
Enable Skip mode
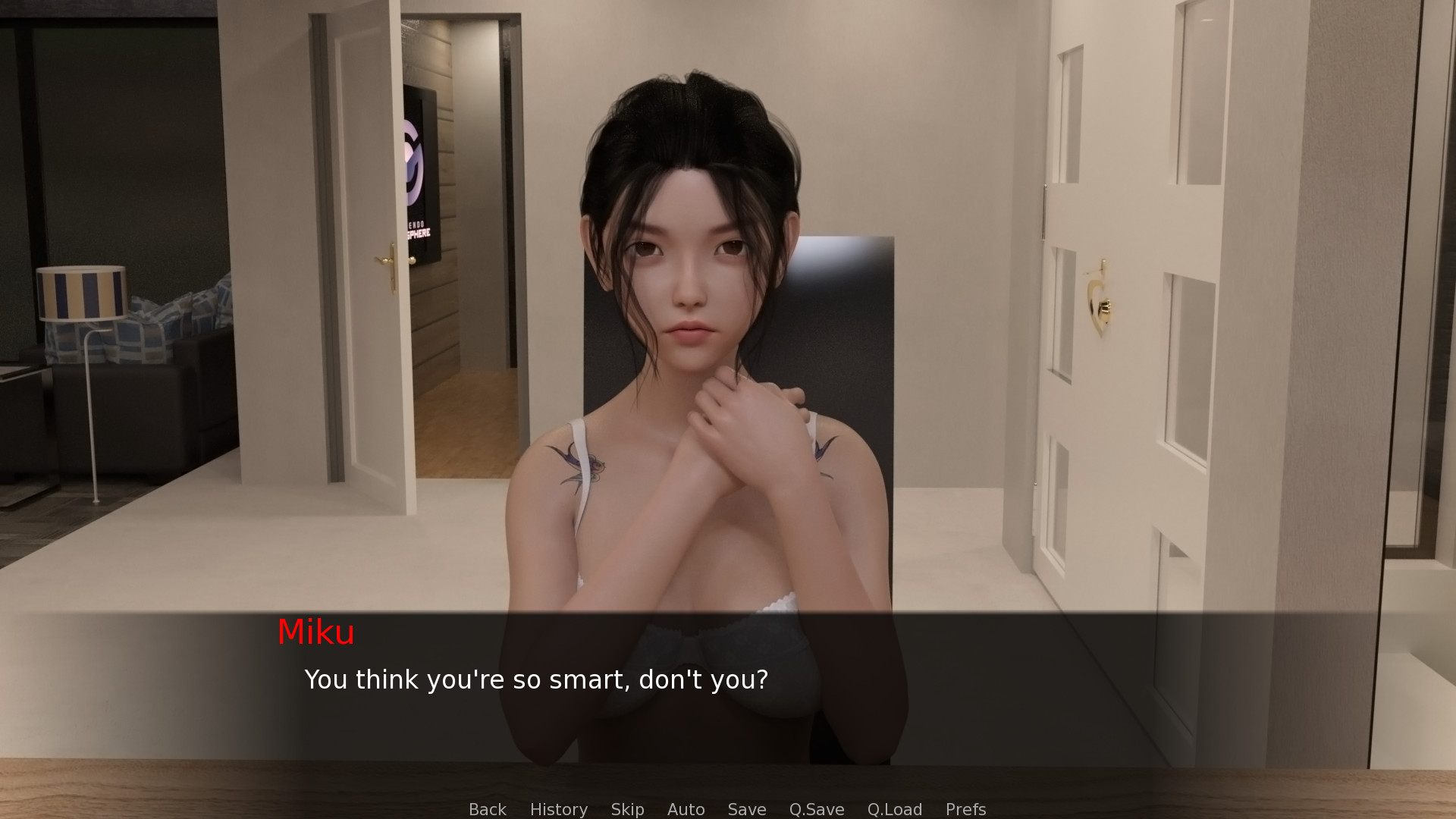click(627, 809)
